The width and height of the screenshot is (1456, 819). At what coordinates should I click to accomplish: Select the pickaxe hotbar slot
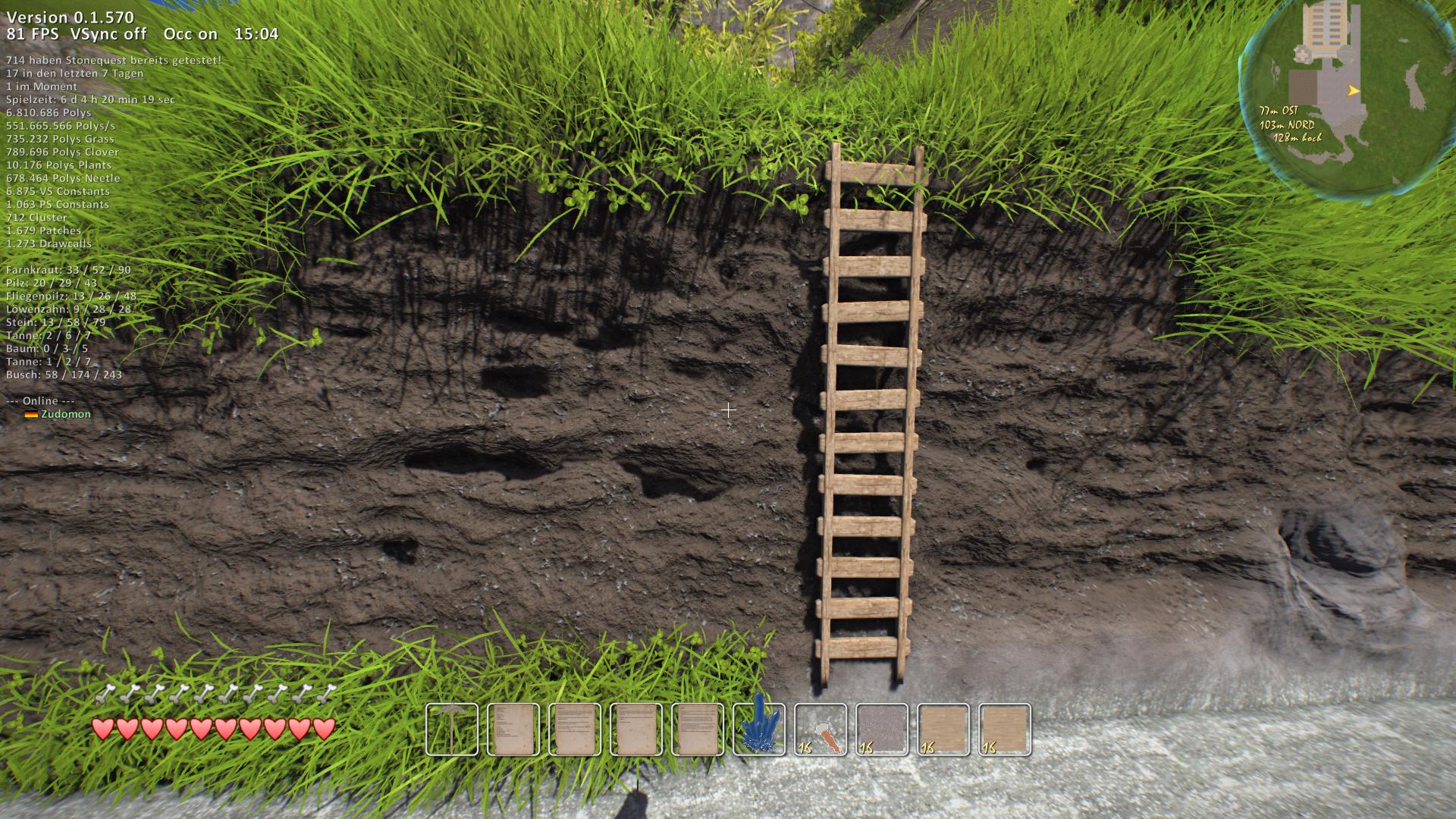click(x=452, y=730)
